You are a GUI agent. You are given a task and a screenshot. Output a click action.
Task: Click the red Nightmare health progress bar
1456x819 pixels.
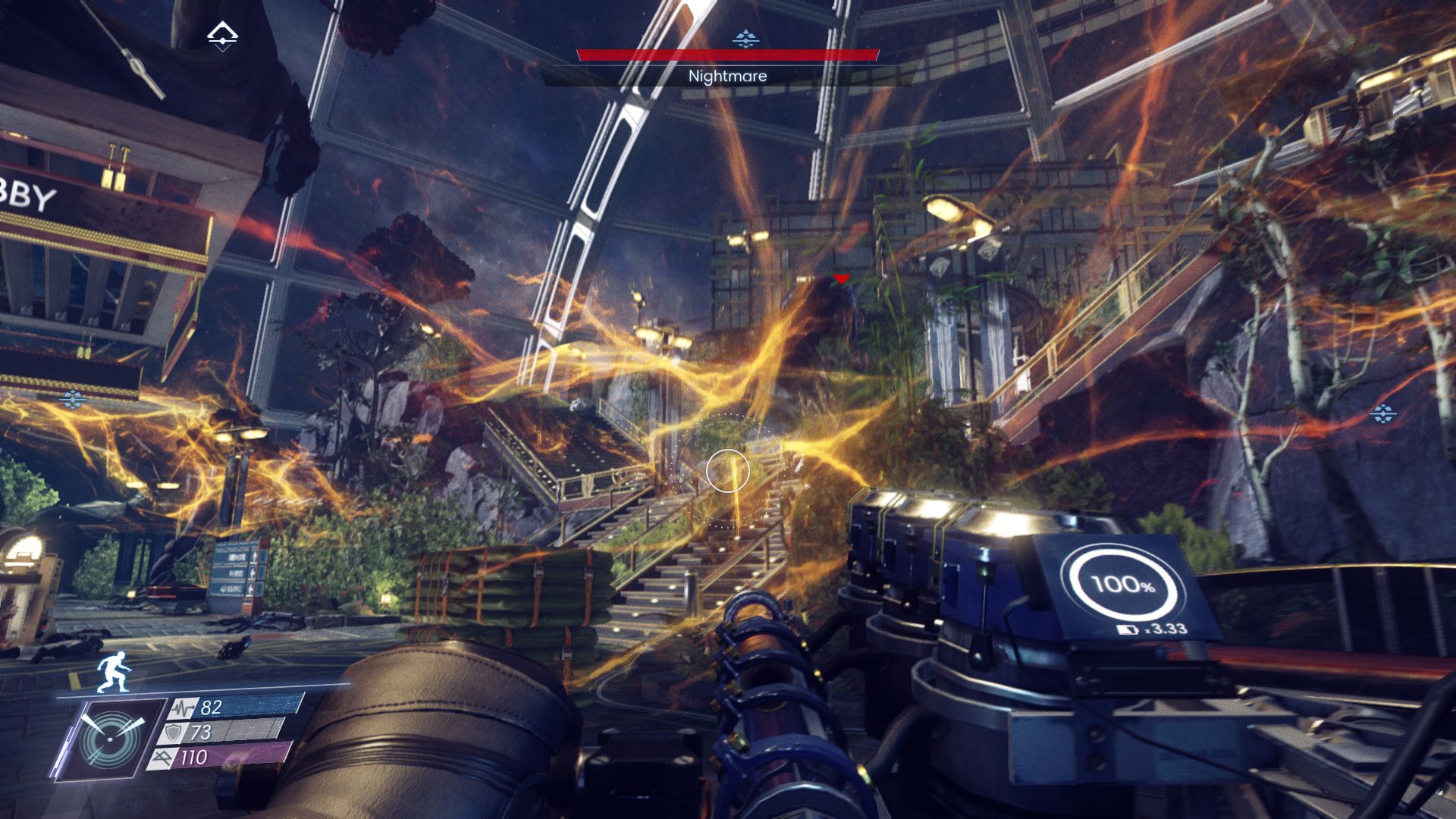point(726,54)
